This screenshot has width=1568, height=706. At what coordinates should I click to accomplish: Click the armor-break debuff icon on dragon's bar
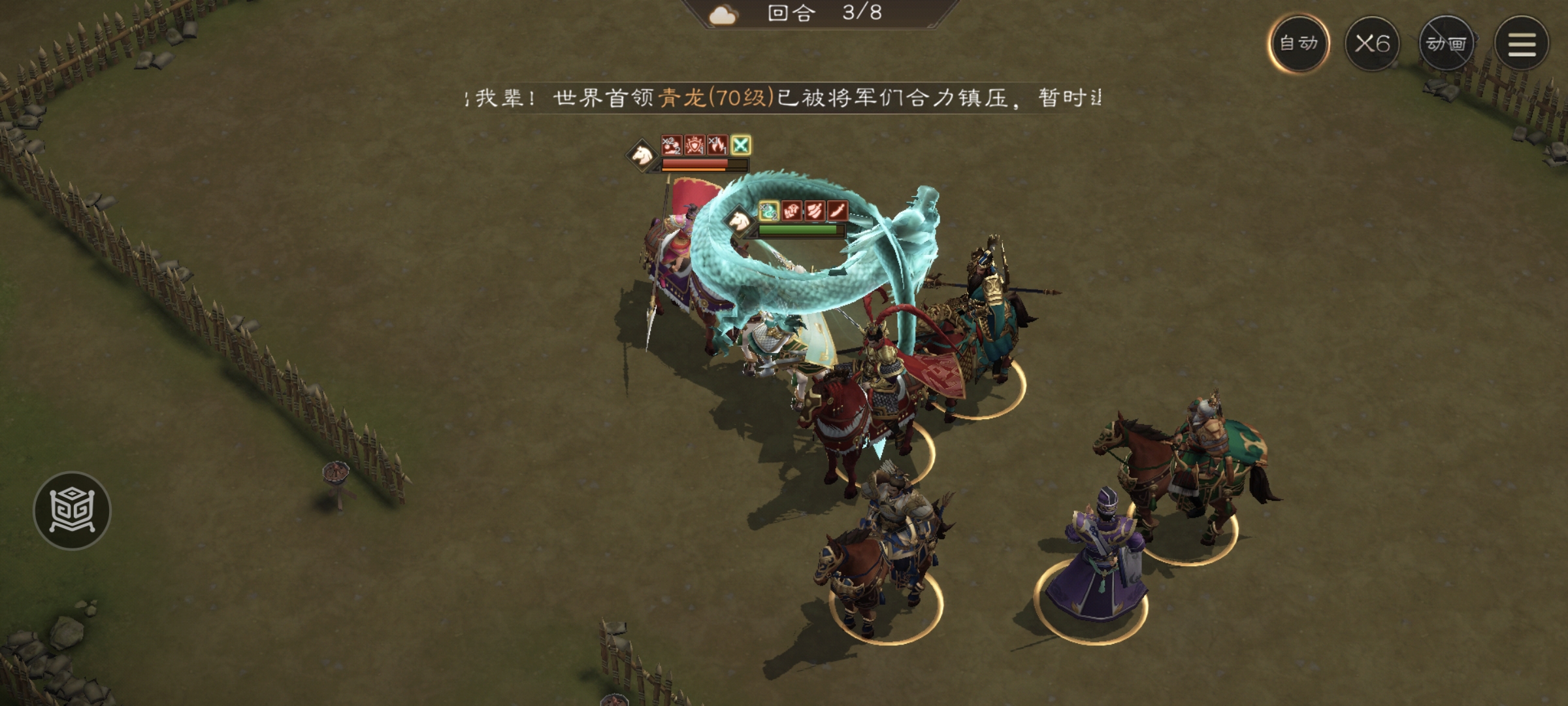[792, 211]
